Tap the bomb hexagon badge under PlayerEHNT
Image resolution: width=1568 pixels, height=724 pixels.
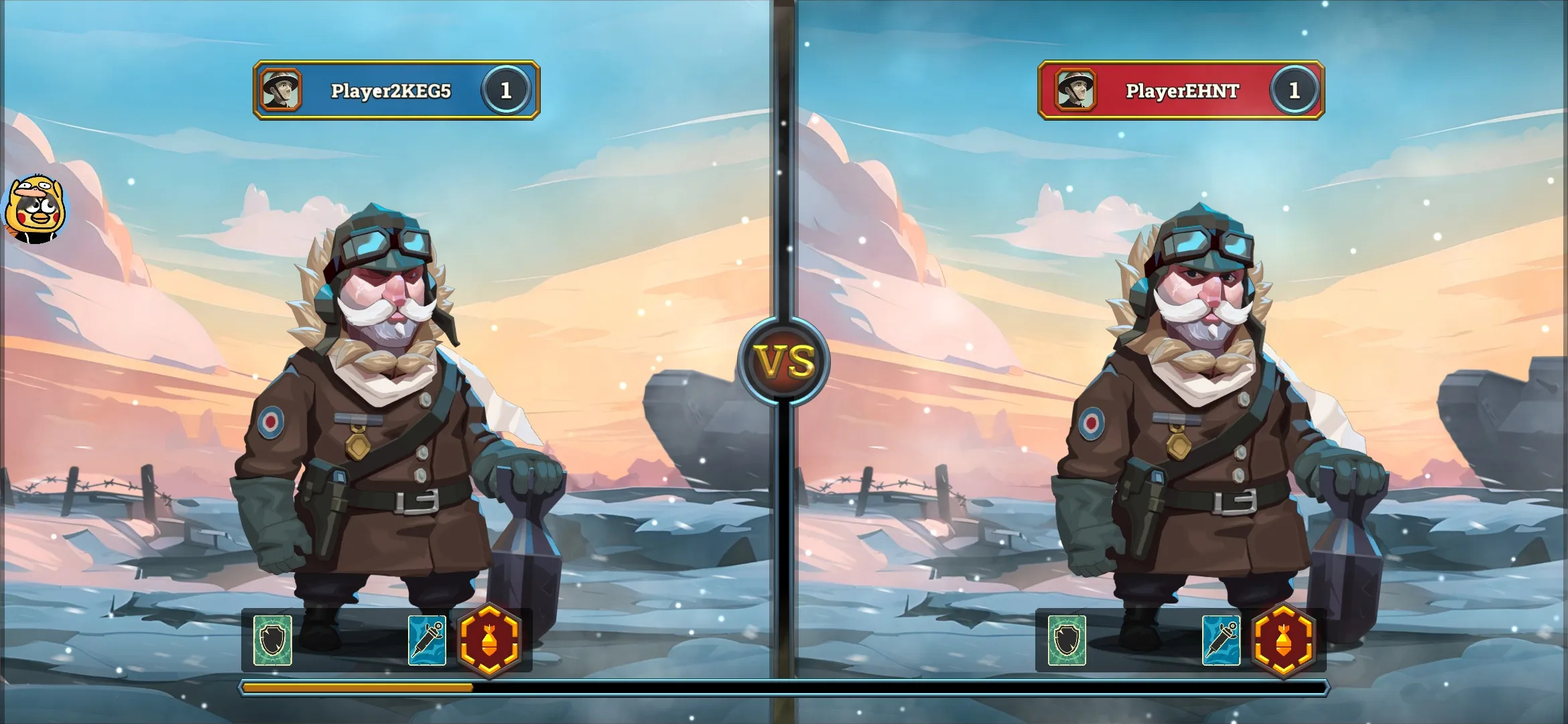[1283, 640]
